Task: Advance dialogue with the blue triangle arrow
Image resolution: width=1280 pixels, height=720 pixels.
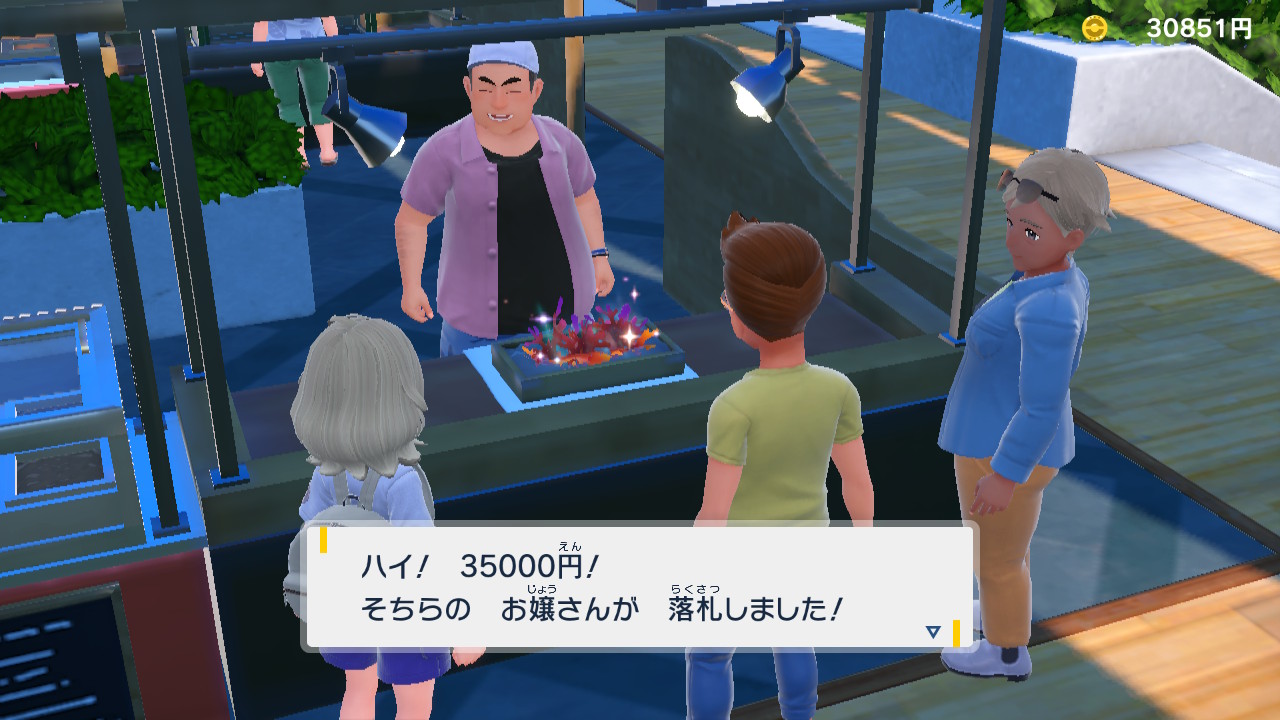Action: pyautogui.click(x=933, y=631)
